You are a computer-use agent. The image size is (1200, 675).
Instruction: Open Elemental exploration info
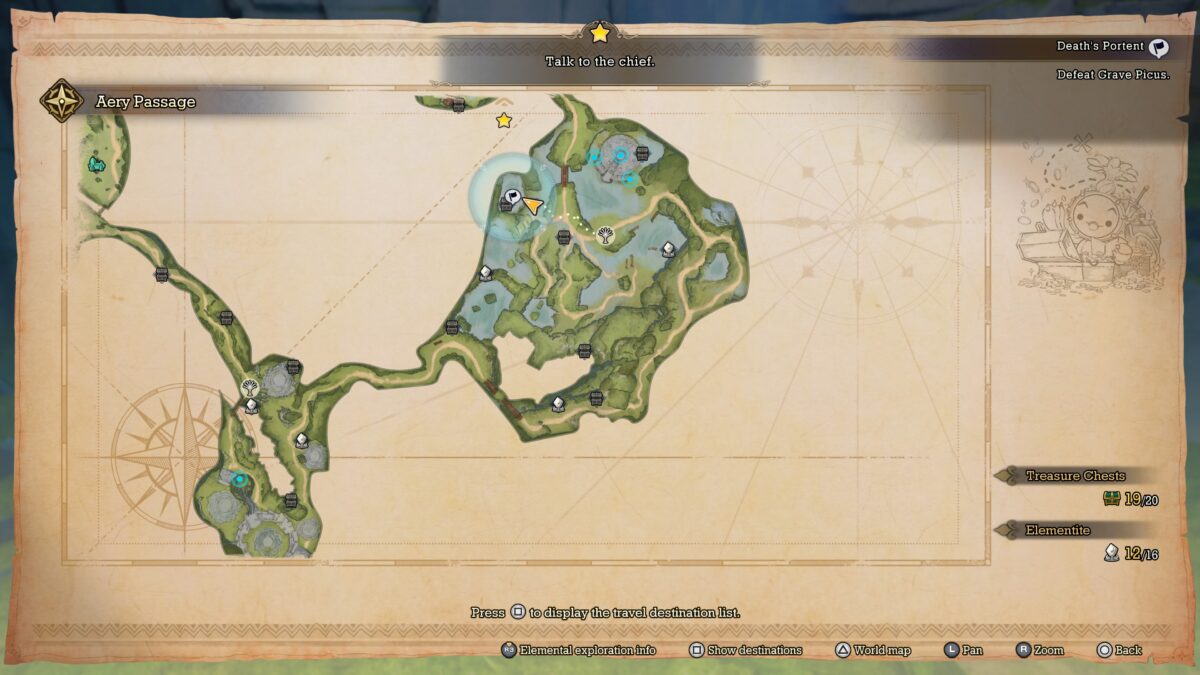[x=579, y=650]
